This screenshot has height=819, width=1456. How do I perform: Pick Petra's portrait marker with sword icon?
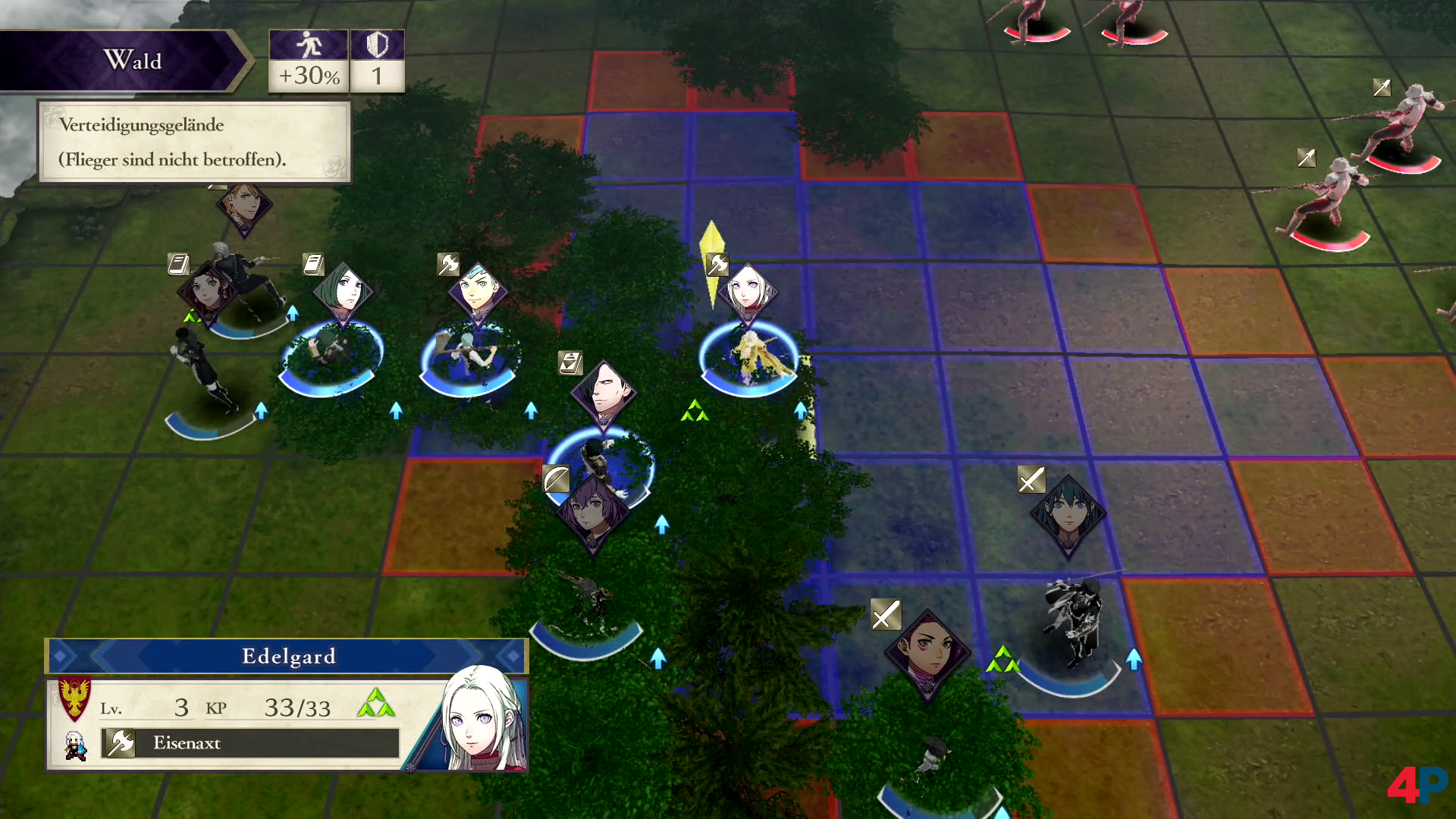click(927, 652)
